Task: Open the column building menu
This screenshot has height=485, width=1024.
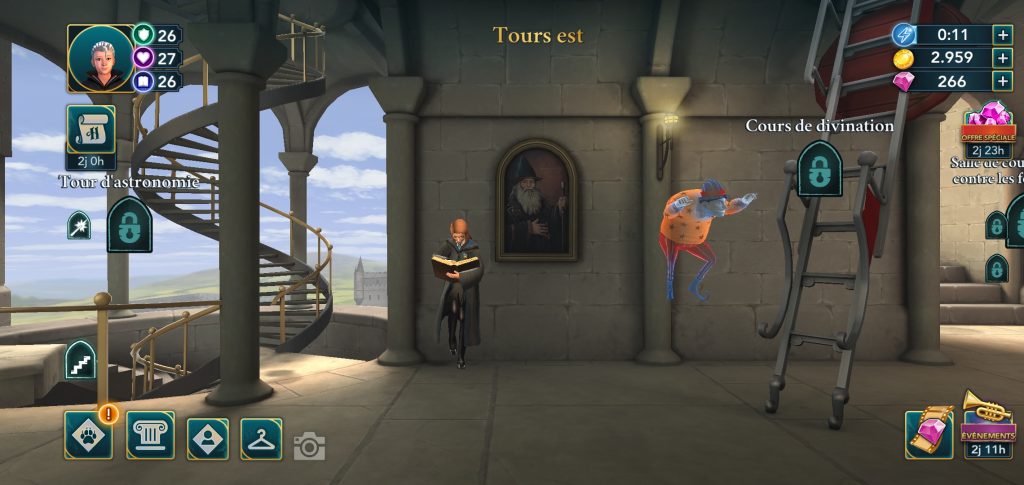Action: tap(150, 435)
